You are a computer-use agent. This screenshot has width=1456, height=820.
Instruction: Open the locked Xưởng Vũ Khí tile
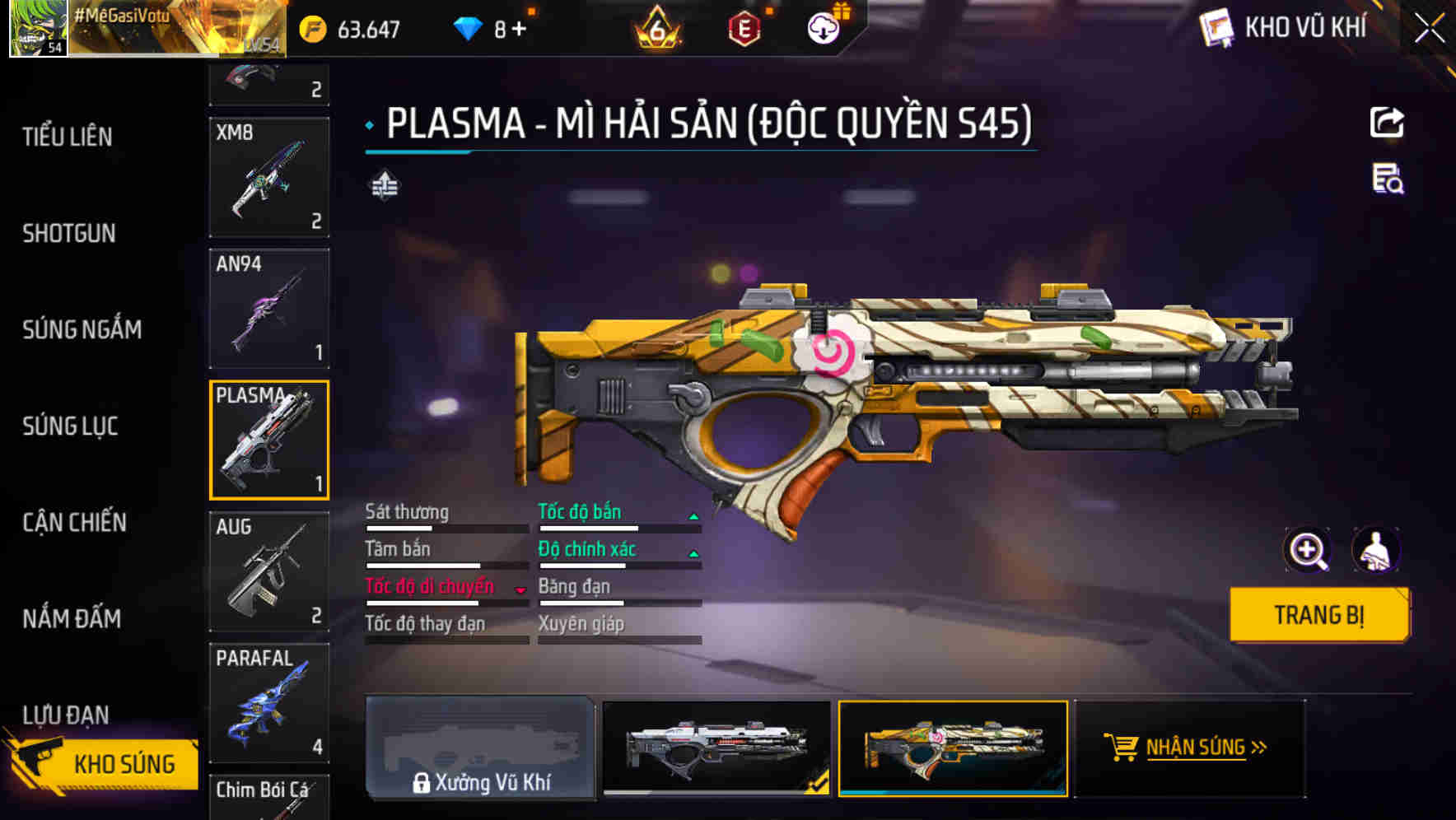(x=480, y=748)
